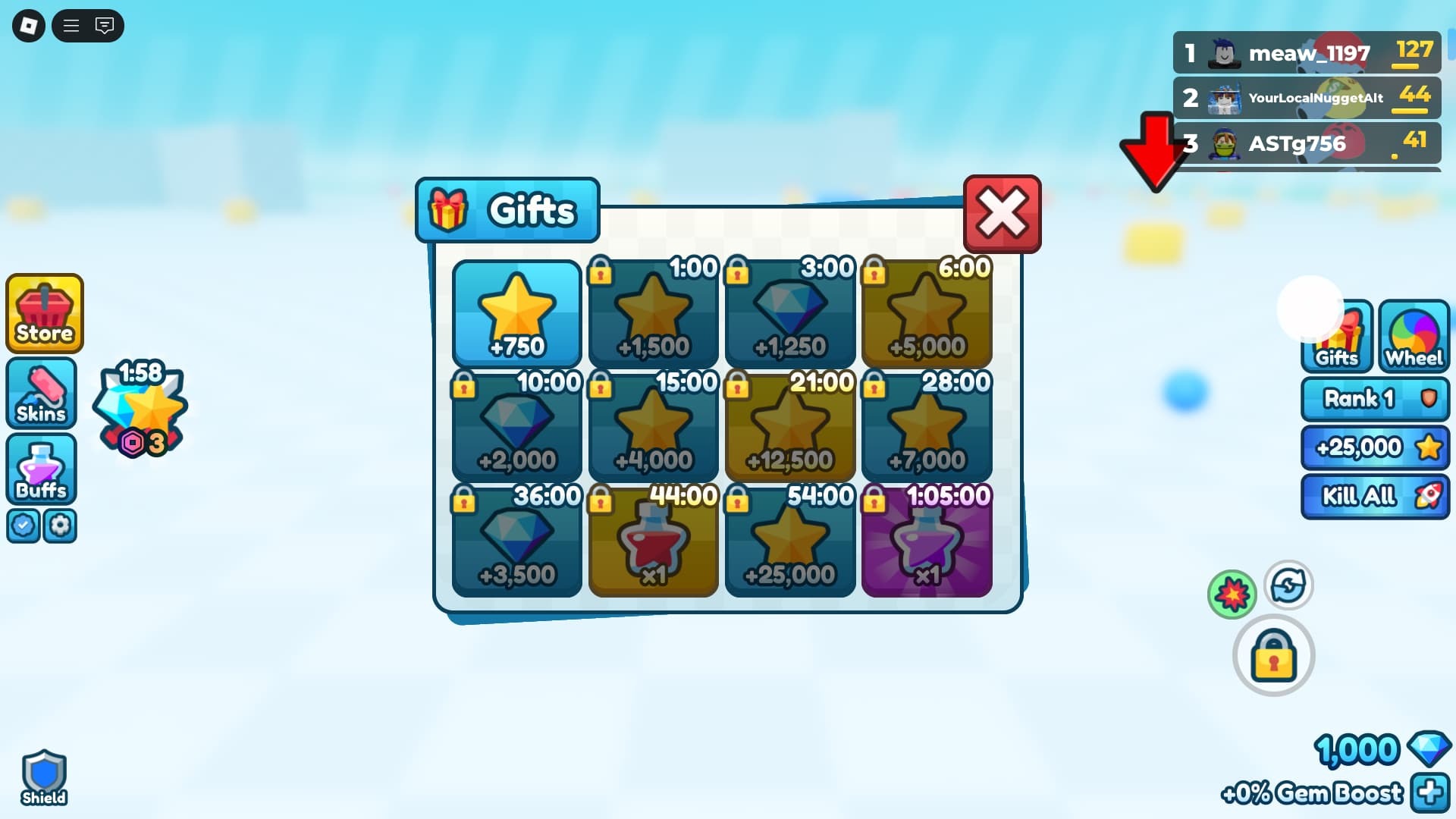Select the Shield icon at bottom left
1456x819 pixels.
[x=44, y=775]
